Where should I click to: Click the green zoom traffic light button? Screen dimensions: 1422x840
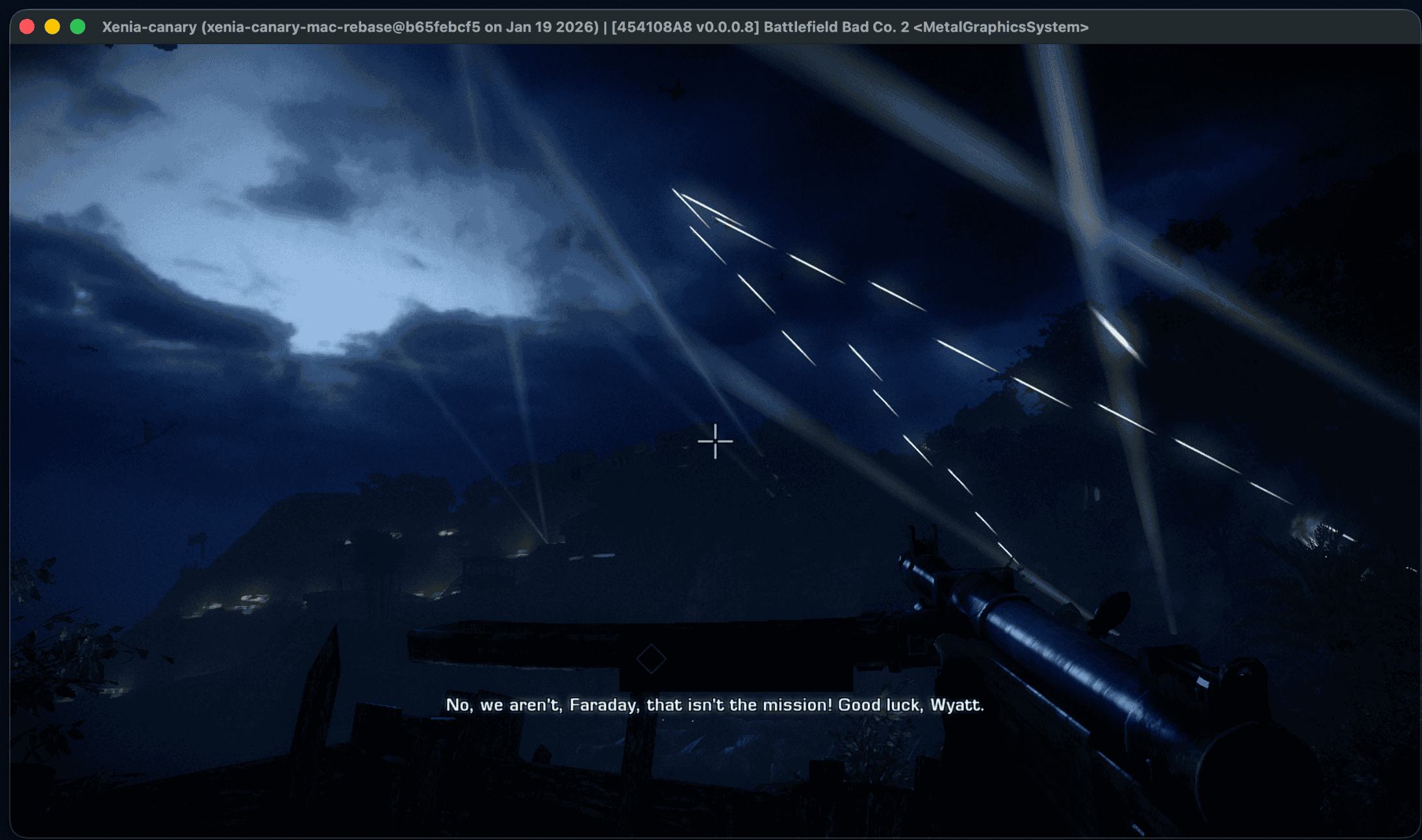(77, 27)
